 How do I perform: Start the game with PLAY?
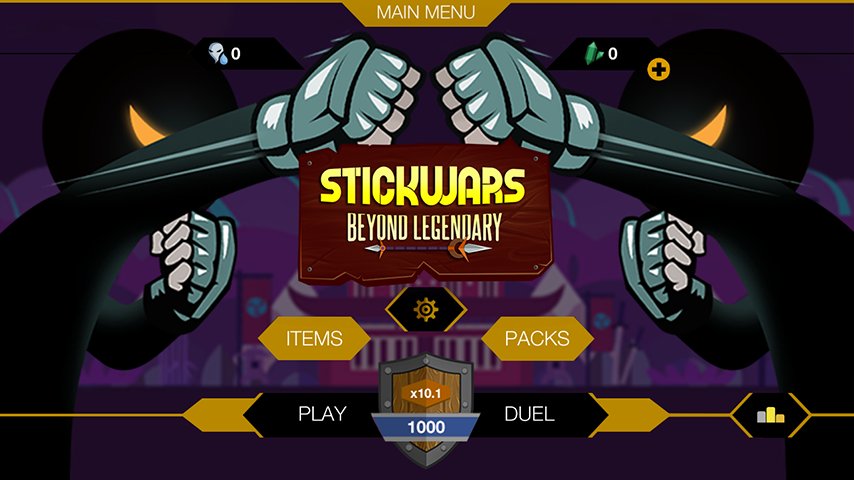point(322,413)
